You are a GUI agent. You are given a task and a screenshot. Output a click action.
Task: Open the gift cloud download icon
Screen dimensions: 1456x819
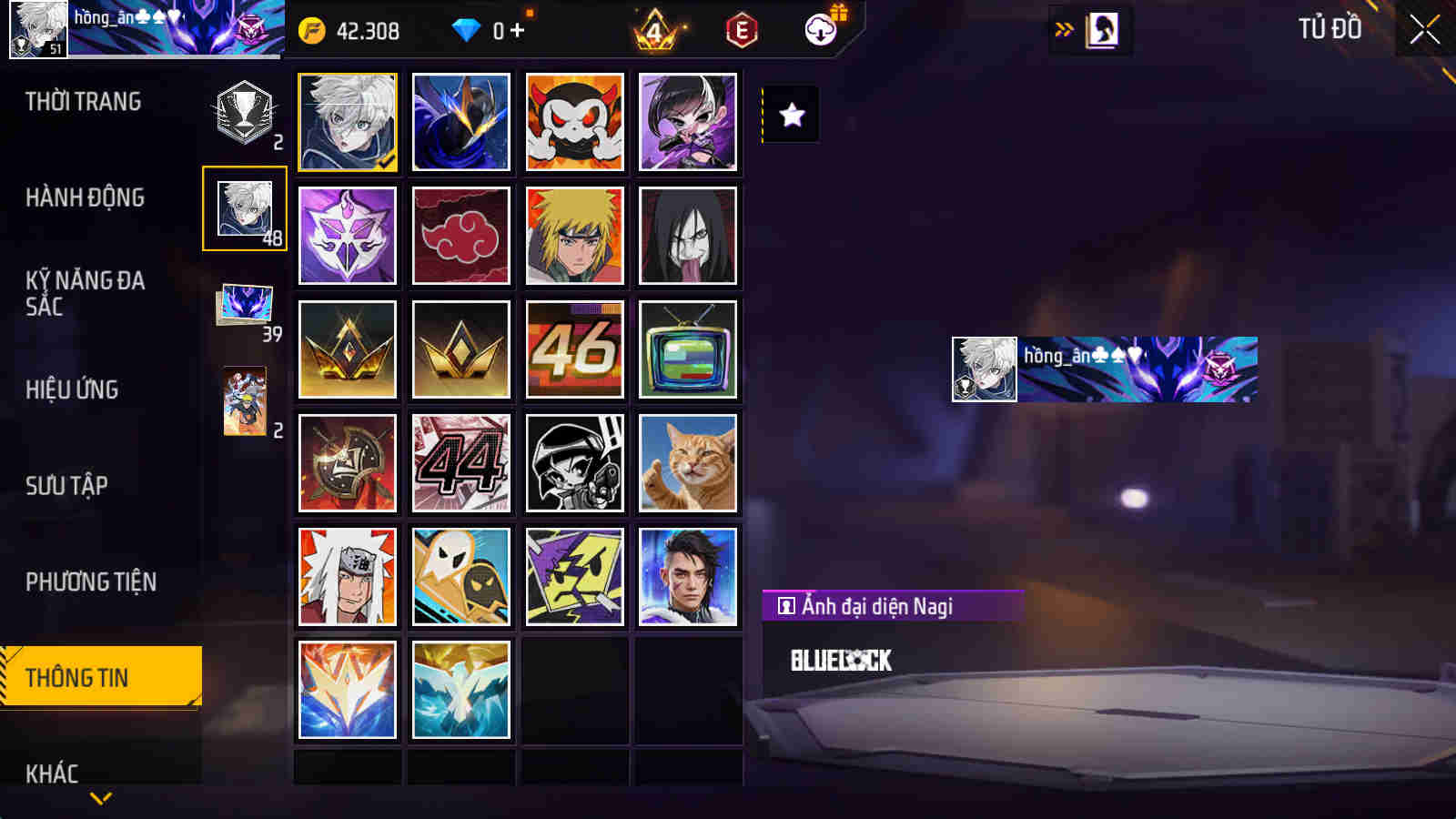tap(822, 28)
